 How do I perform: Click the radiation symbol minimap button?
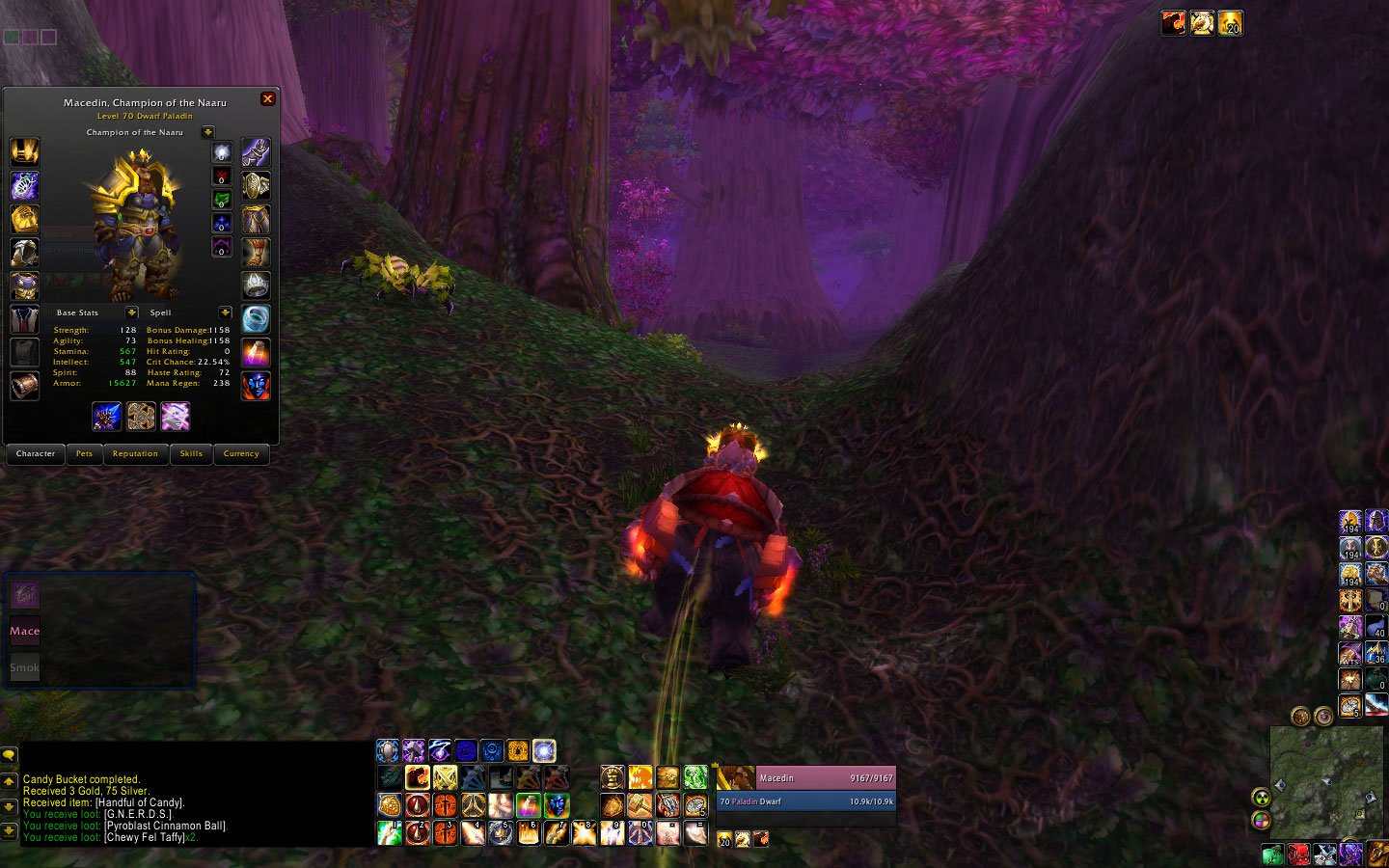[x=1261, y=798]
